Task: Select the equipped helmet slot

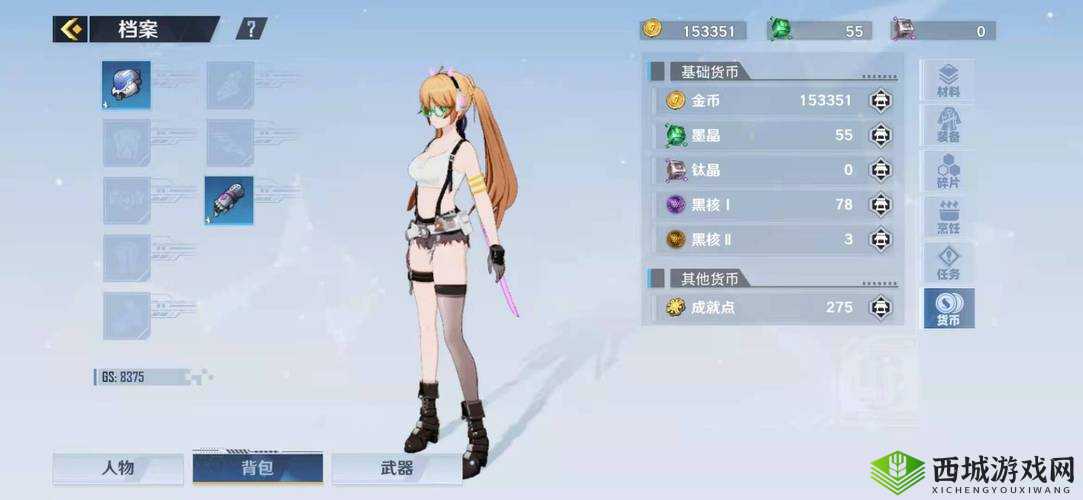Action: point(126,85)
